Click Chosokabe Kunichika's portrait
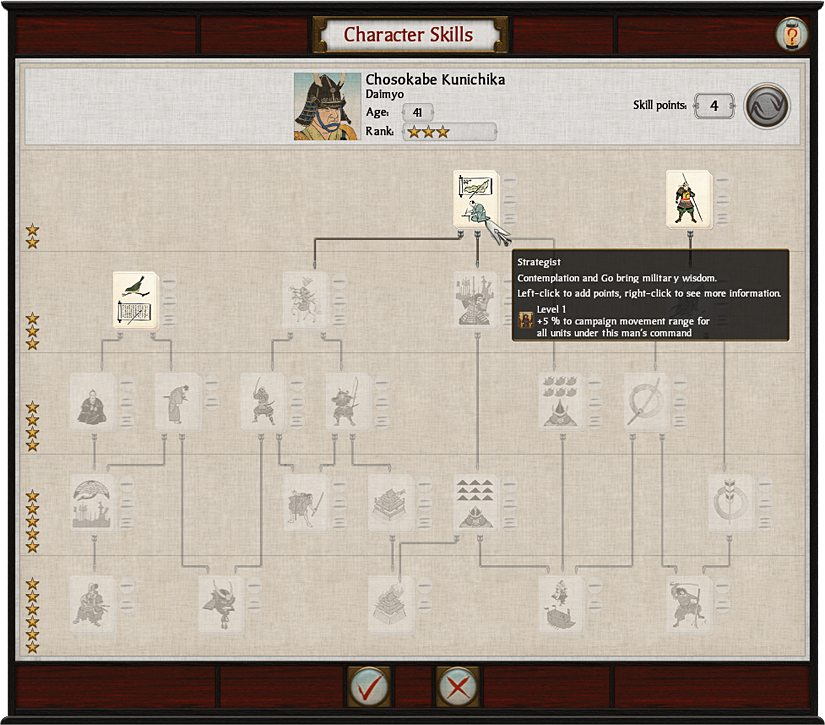The image size is (825, 725). [x=327, y=106]
